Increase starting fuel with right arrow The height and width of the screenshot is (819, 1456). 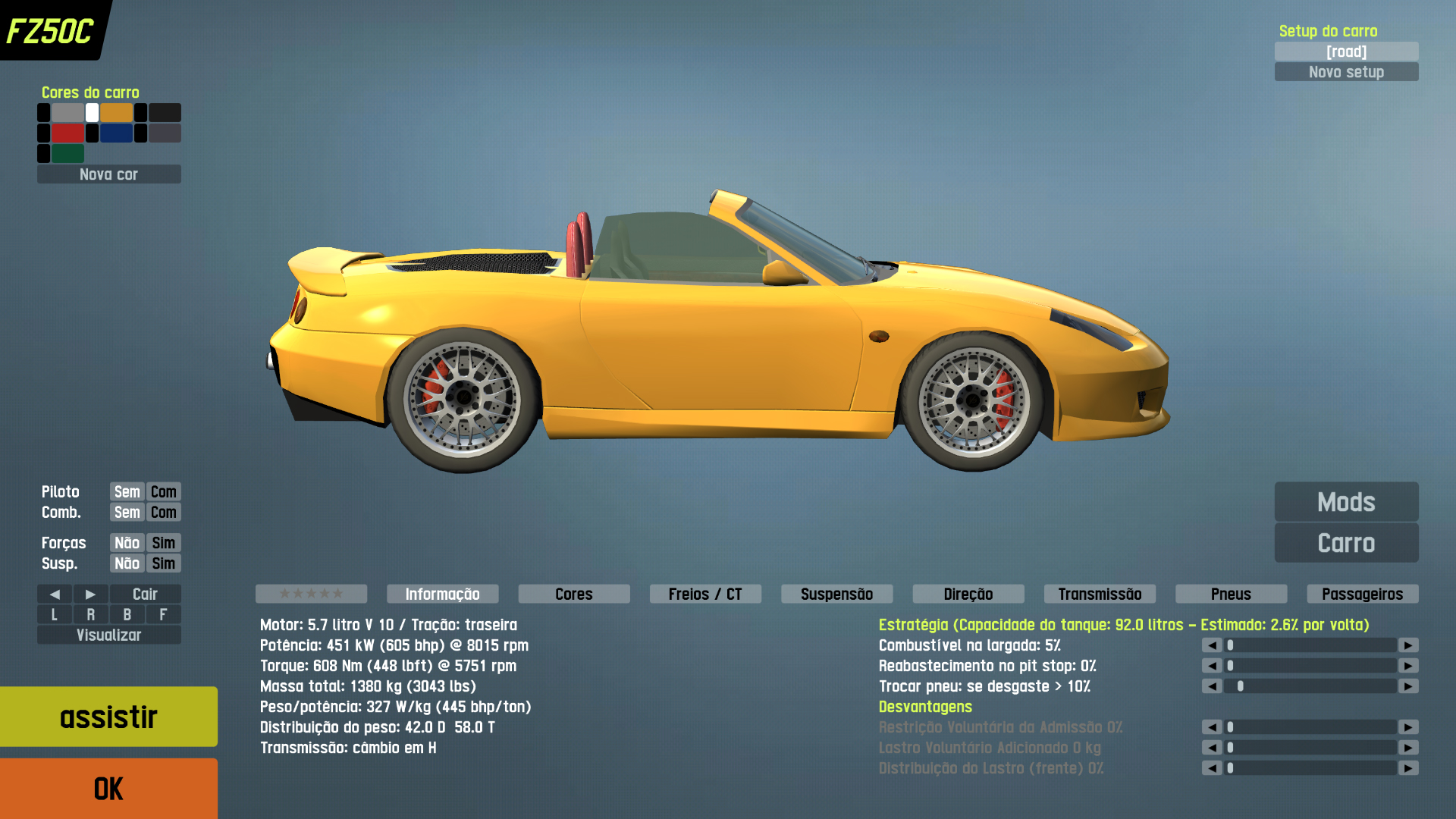coord(1408,645)
